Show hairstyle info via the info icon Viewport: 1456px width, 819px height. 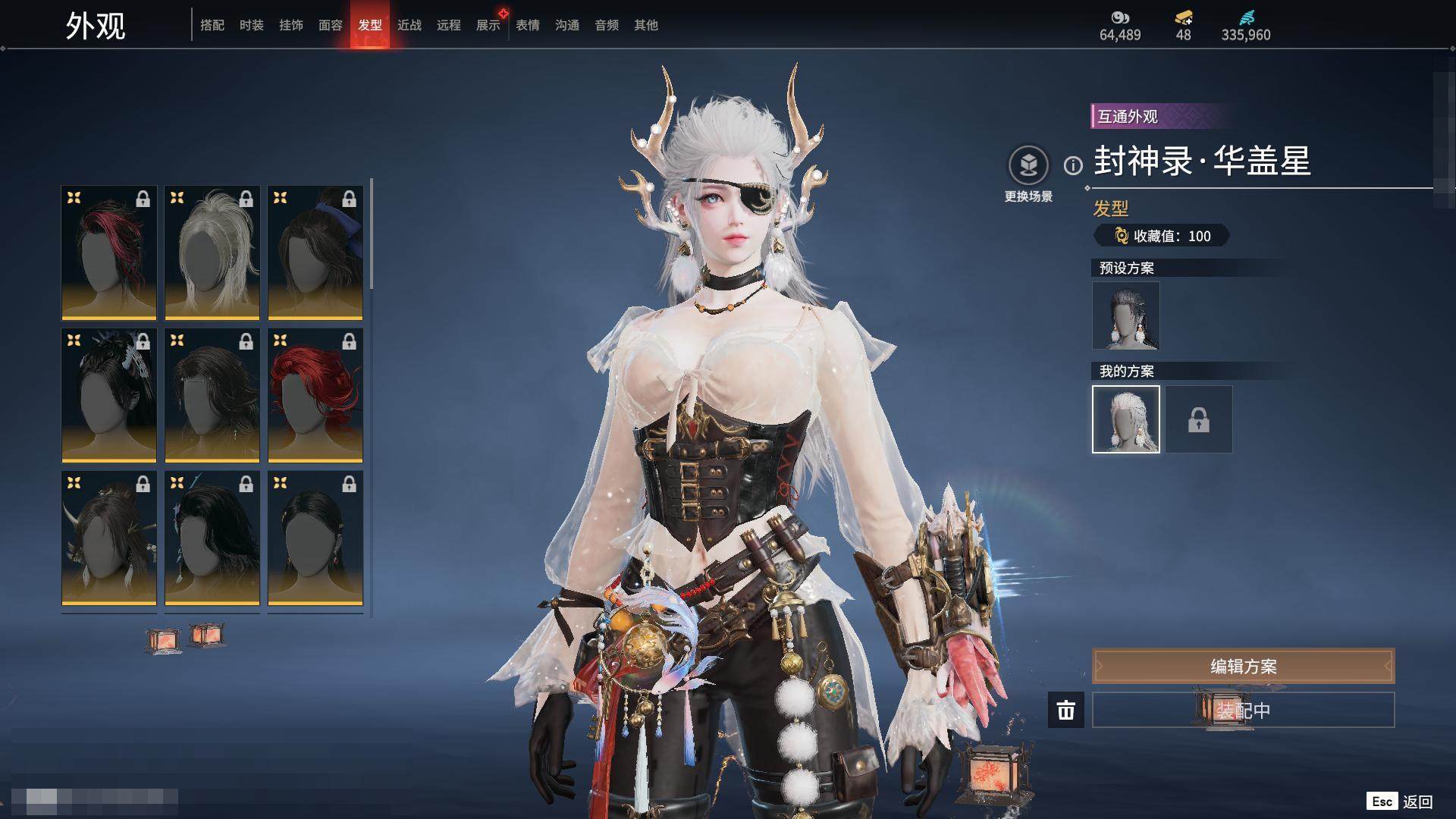coord(1073,165)
